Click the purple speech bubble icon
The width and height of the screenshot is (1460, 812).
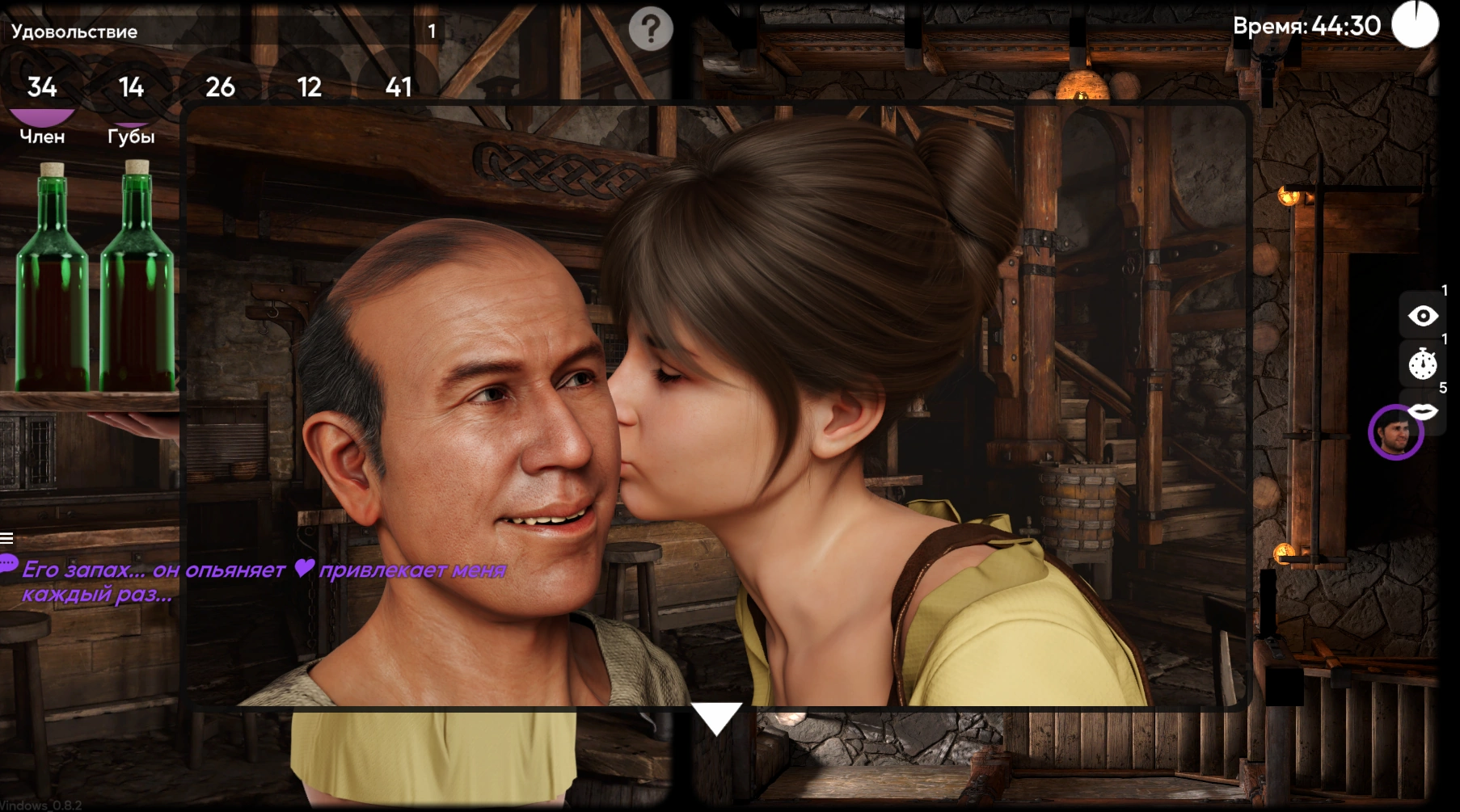coord(8,563)
